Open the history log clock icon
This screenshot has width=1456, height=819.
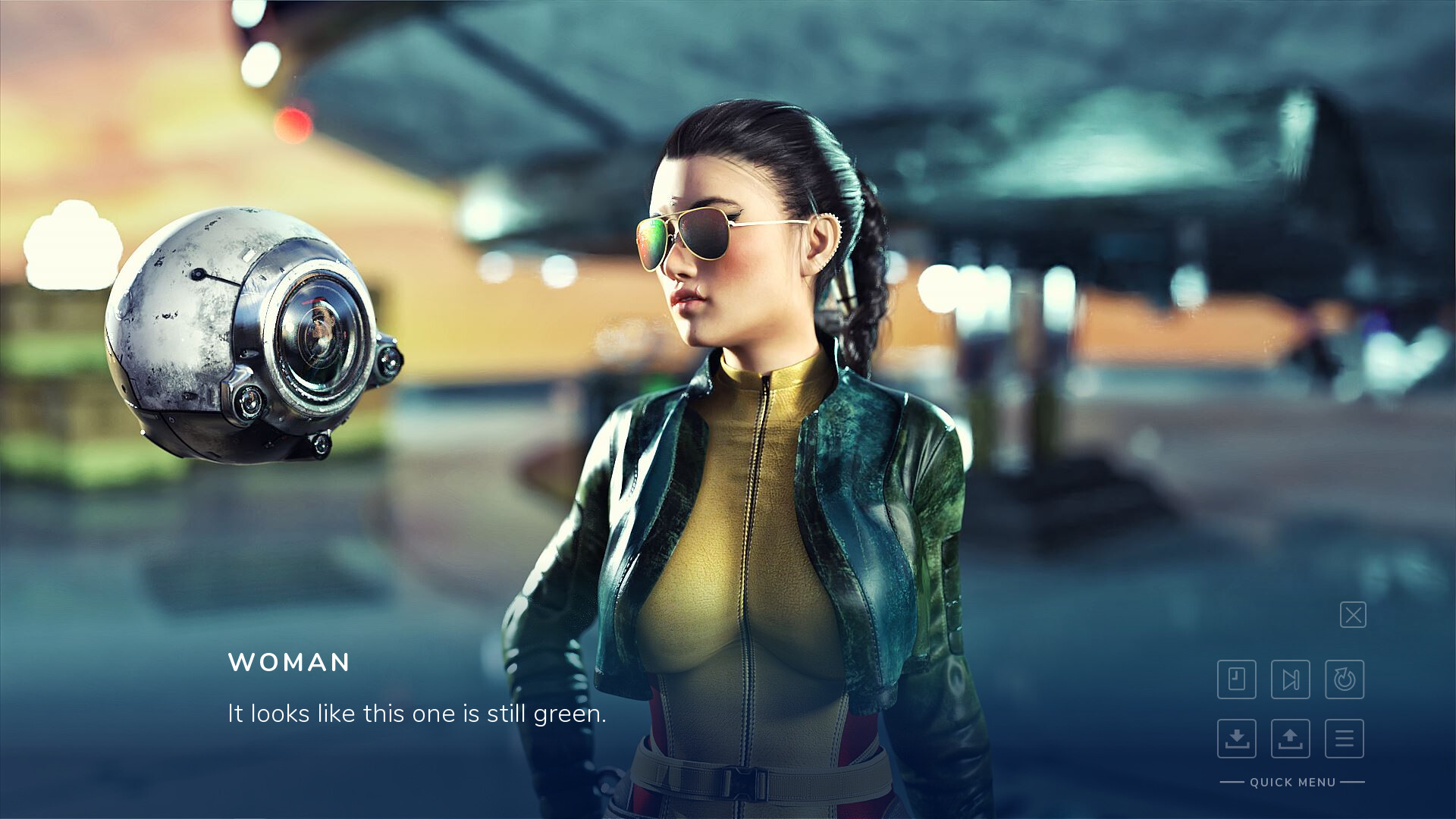[x=1237, y=679]
